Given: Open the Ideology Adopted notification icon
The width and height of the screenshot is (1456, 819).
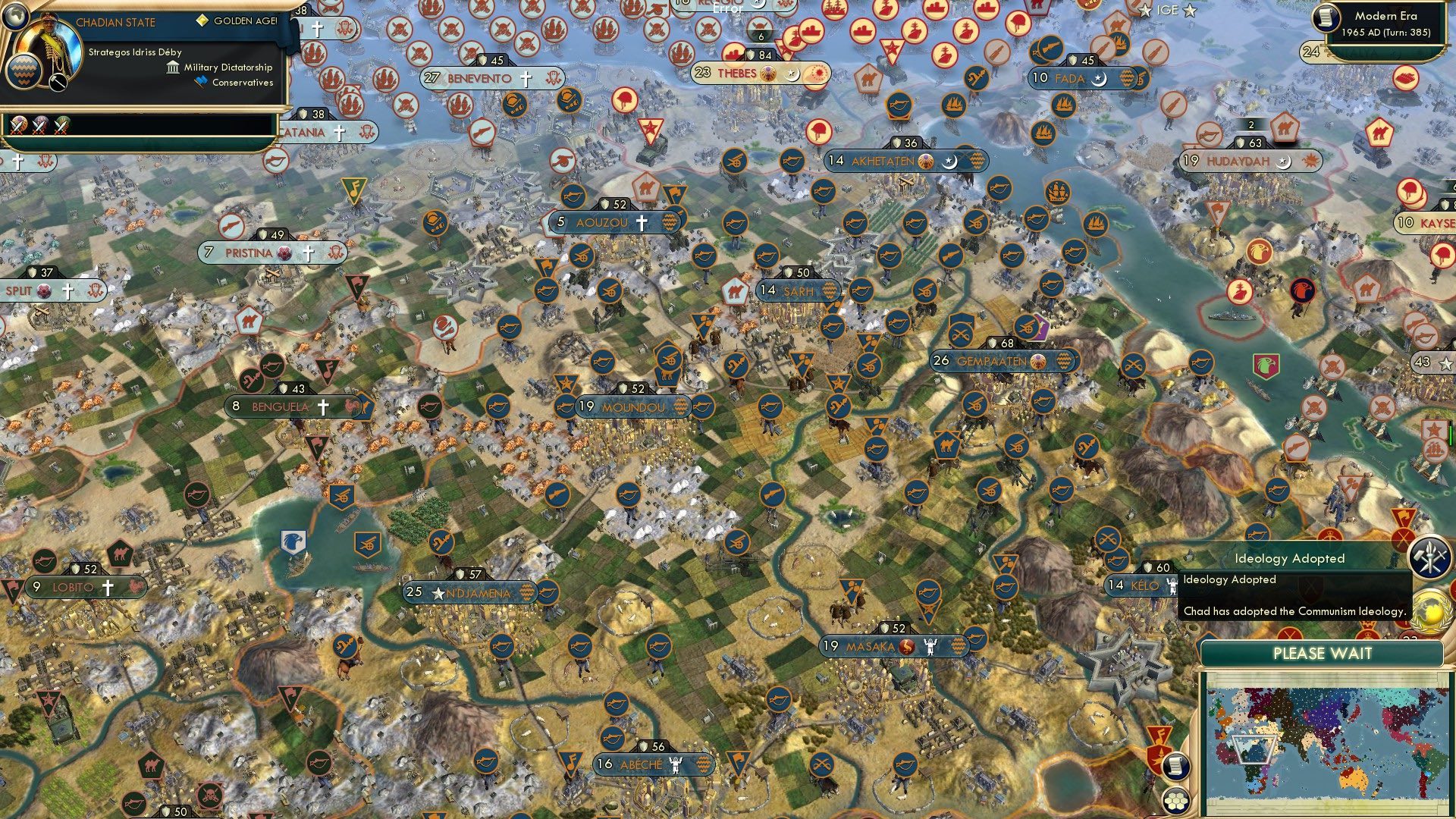Looking at the screenshot, I should pos(1429,557).
